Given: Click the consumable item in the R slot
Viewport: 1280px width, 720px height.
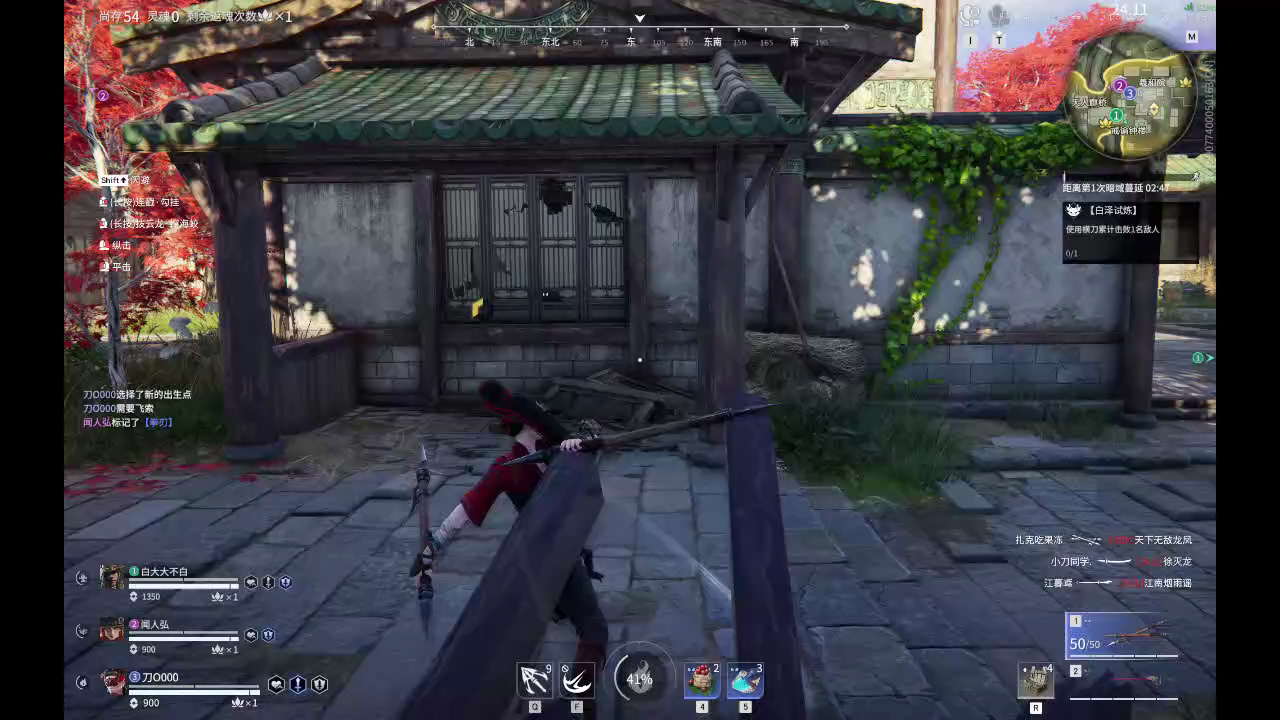Looking at the screenshot, I should click(x=1037, y=680).
